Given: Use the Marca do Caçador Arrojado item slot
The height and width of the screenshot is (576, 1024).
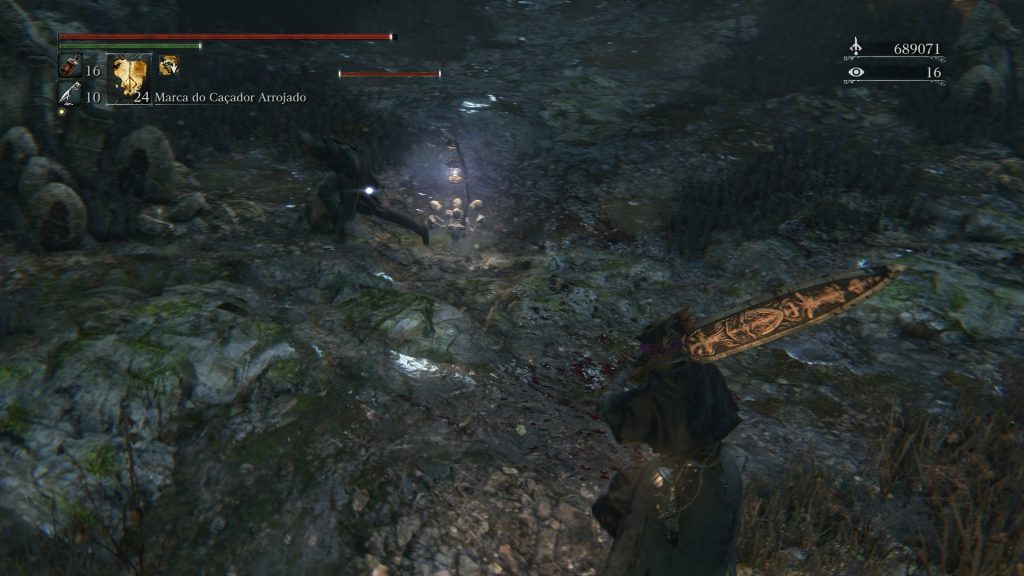Looking at the screenshot, I should click(x=129, y=78).
